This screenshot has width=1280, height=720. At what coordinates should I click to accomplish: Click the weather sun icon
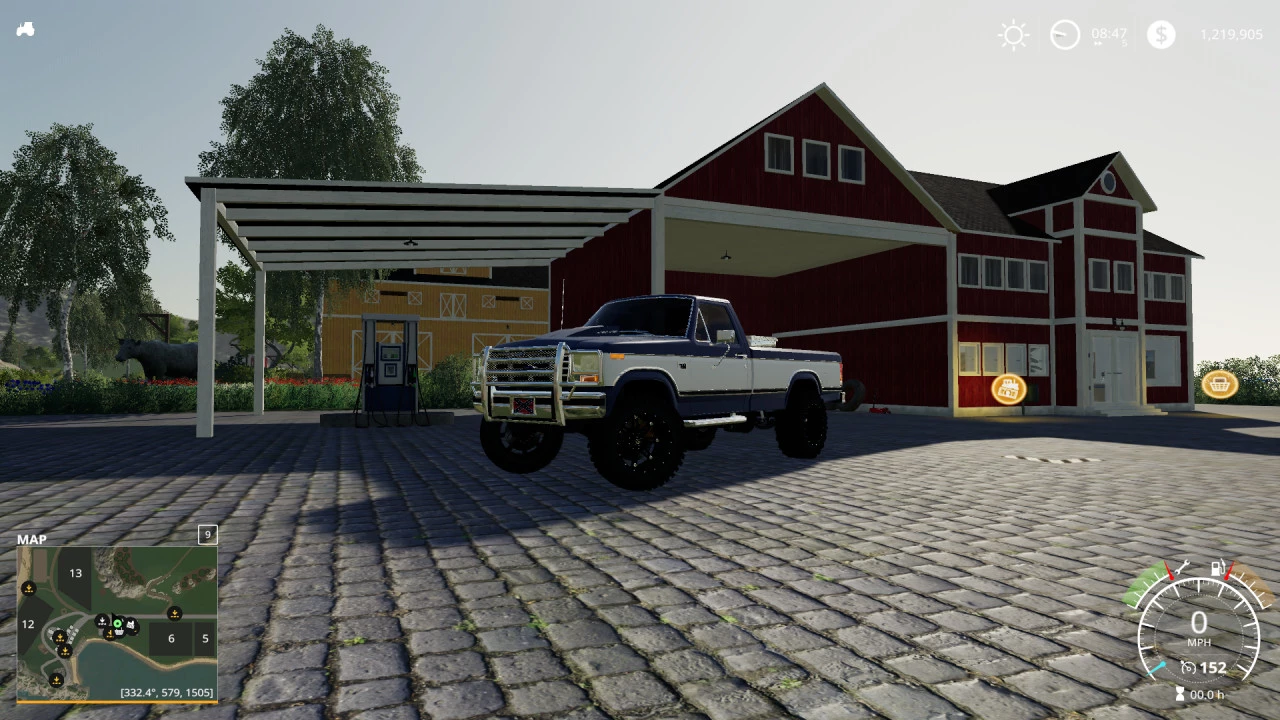(1013, 35)
